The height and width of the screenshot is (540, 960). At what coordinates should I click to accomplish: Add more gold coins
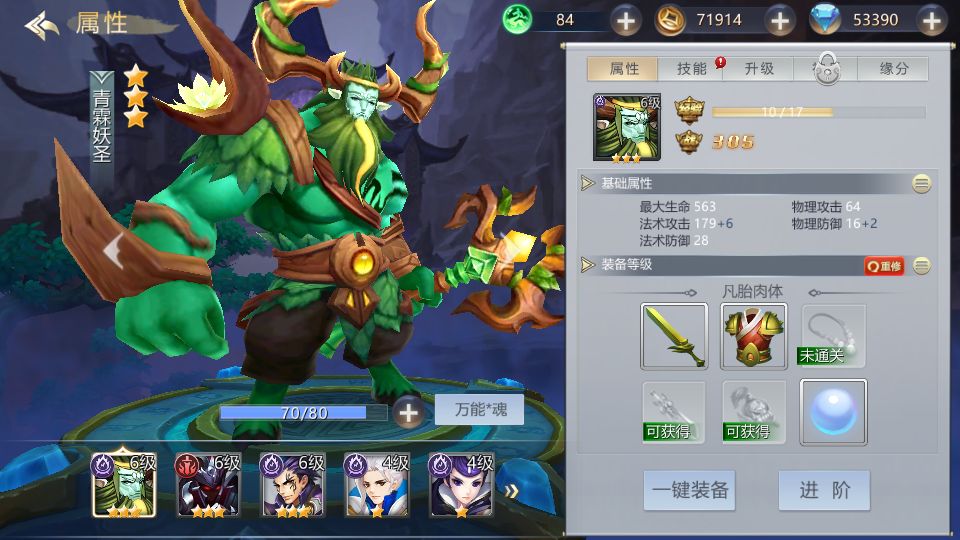pyautogui.click(x=780, y=19)
